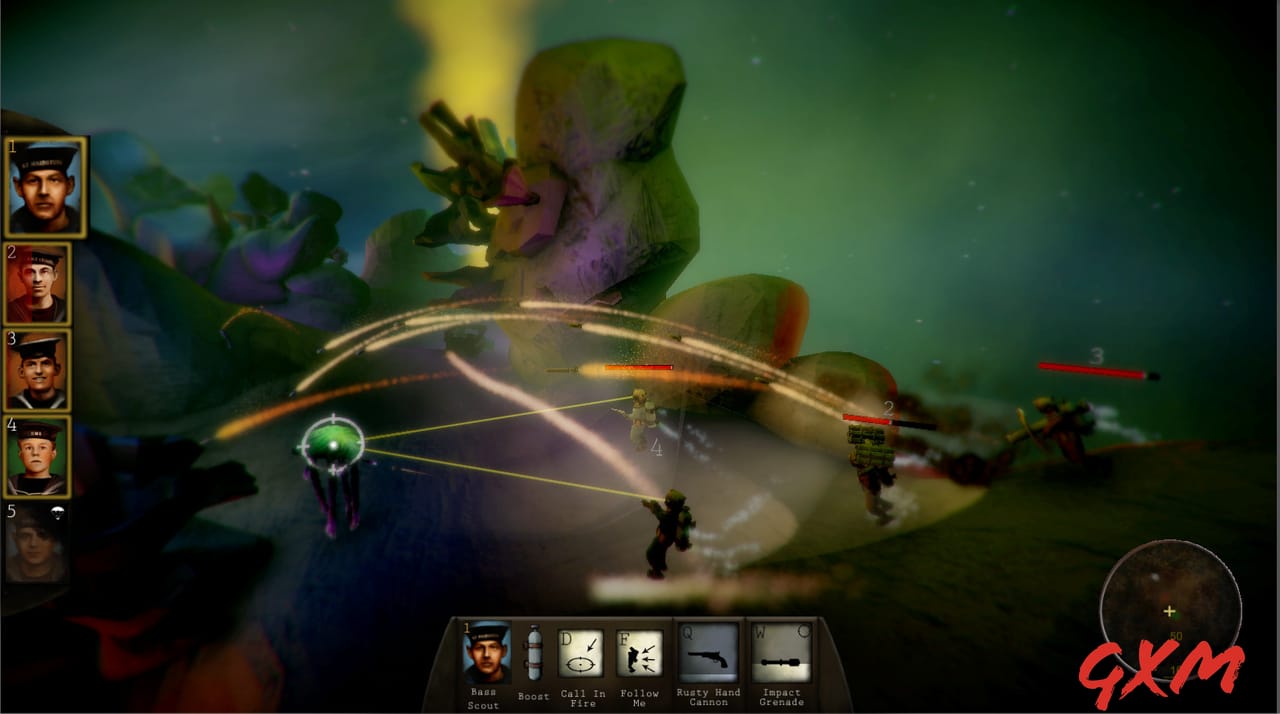Activate the Follow Me command
Screen dimensions: 1280x714
coord(639,654)
